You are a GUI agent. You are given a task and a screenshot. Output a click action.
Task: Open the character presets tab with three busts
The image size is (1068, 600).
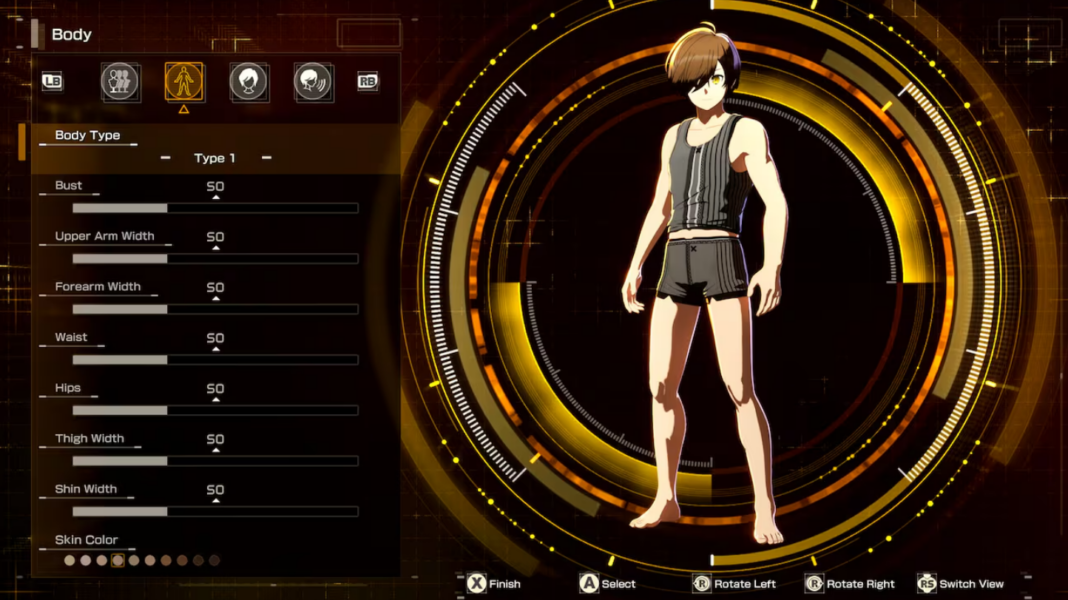point(120,82)
